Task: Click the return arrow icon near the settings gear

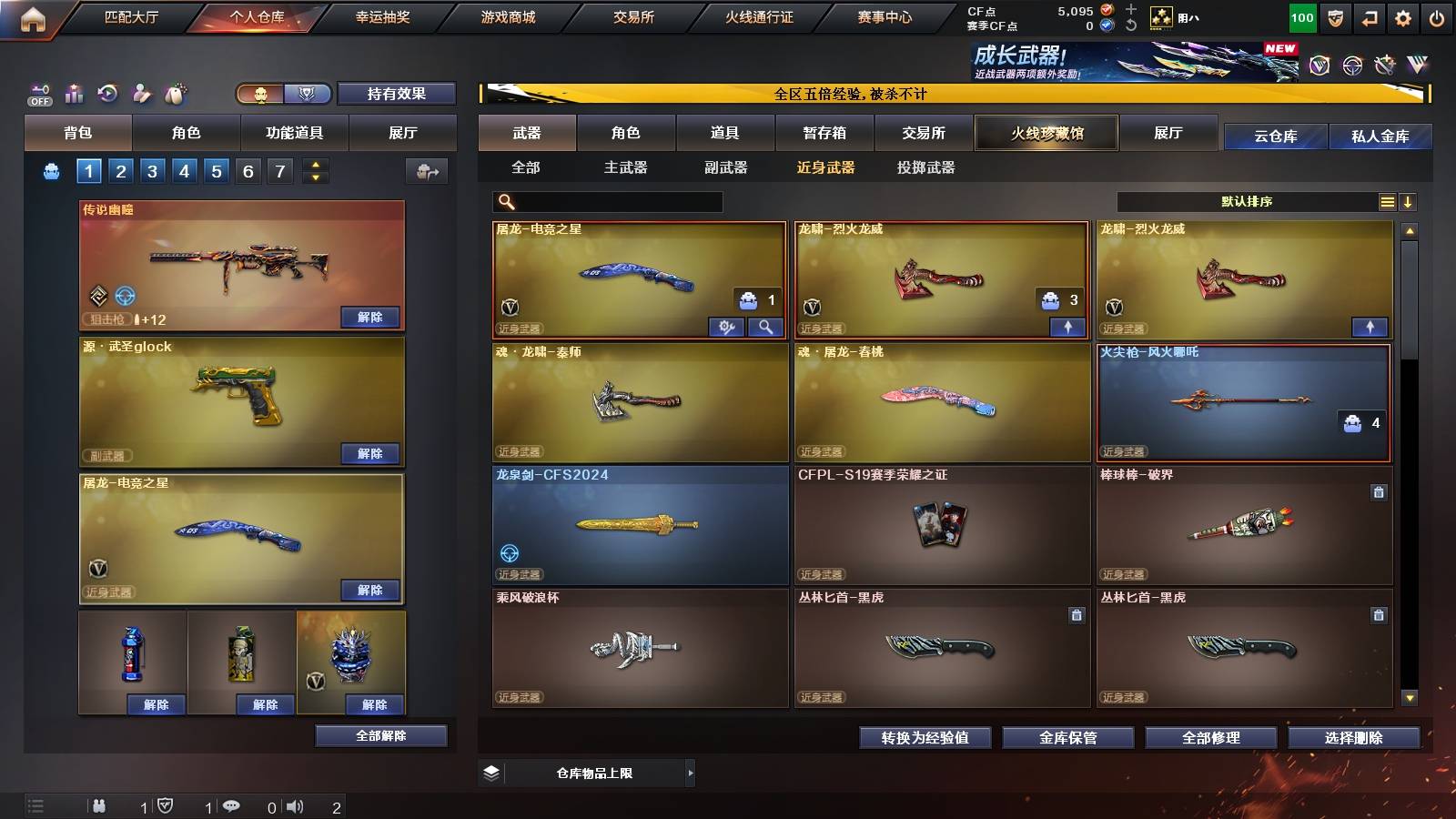Action: tap(1368, 18)
